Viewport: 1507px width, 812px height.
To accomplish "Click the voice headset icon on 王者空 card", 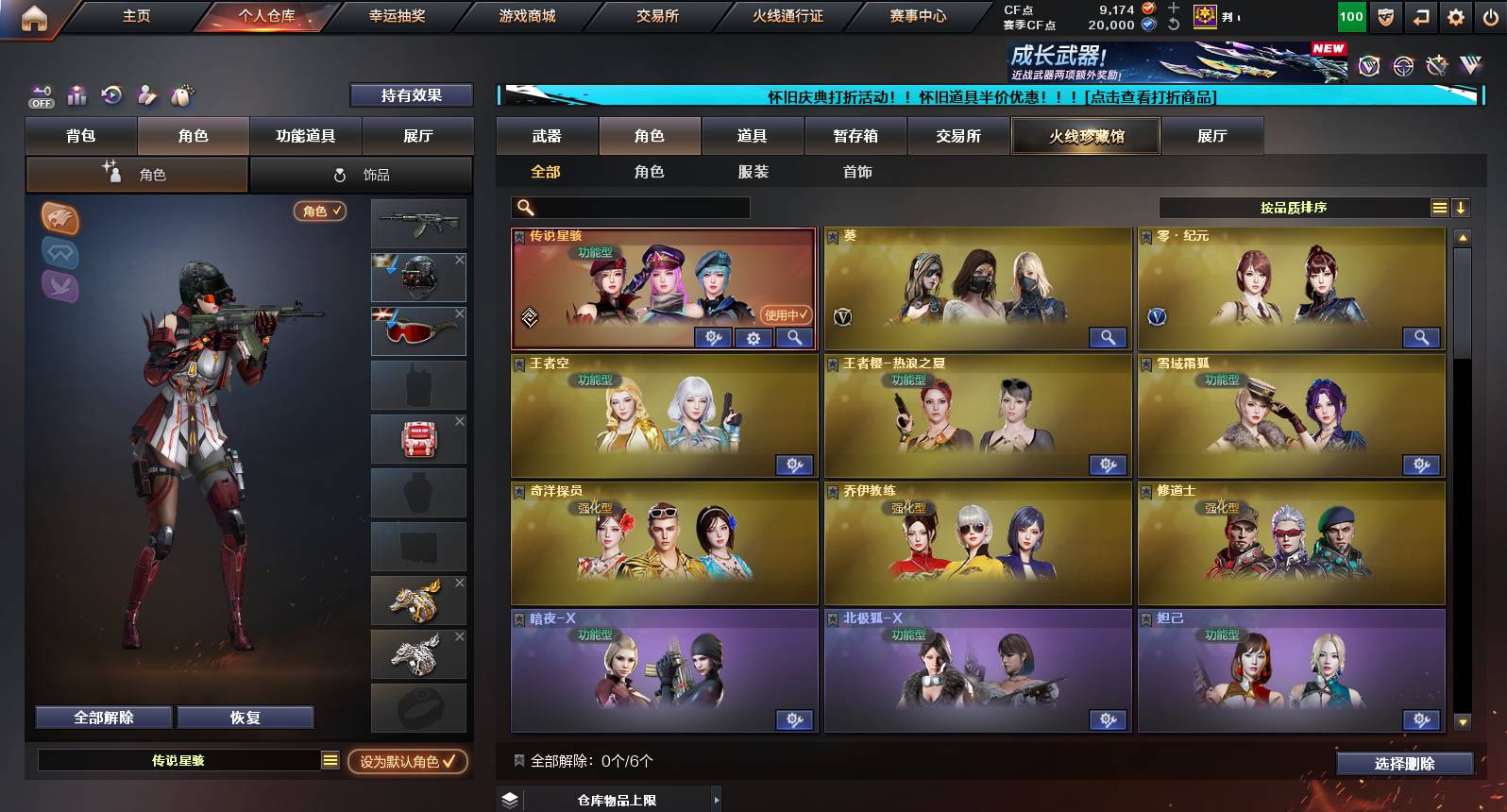I will tap(796, 465).
